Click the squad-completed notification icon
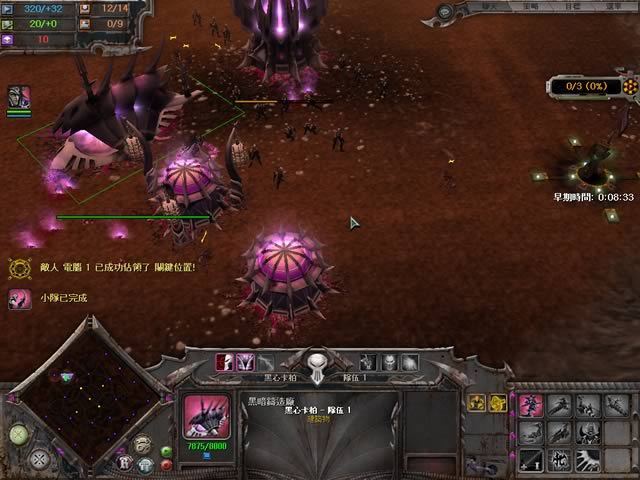 [18, 298]
